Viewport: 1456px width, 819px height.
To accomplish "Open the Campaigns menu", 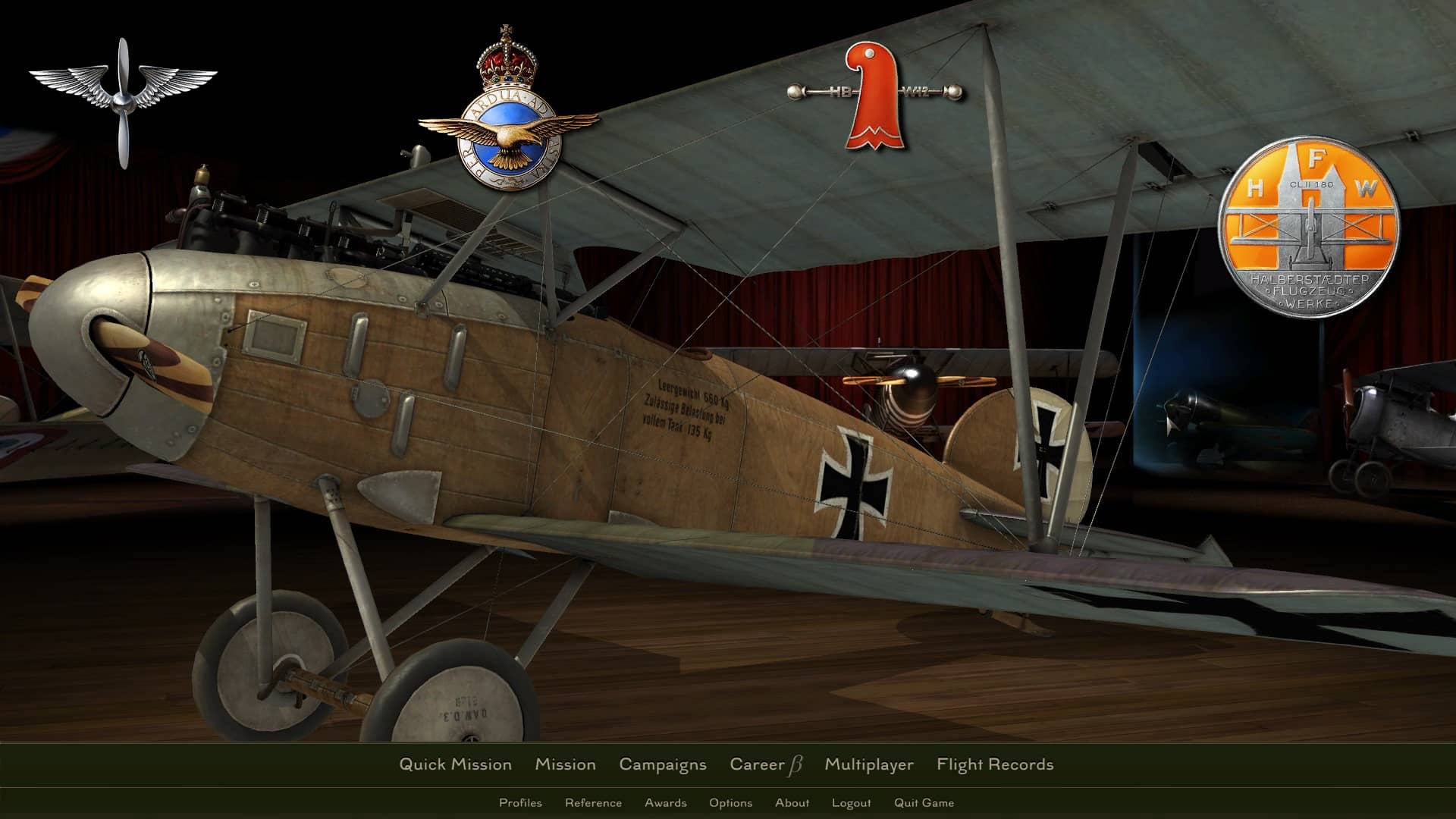I will click(662, 764).
